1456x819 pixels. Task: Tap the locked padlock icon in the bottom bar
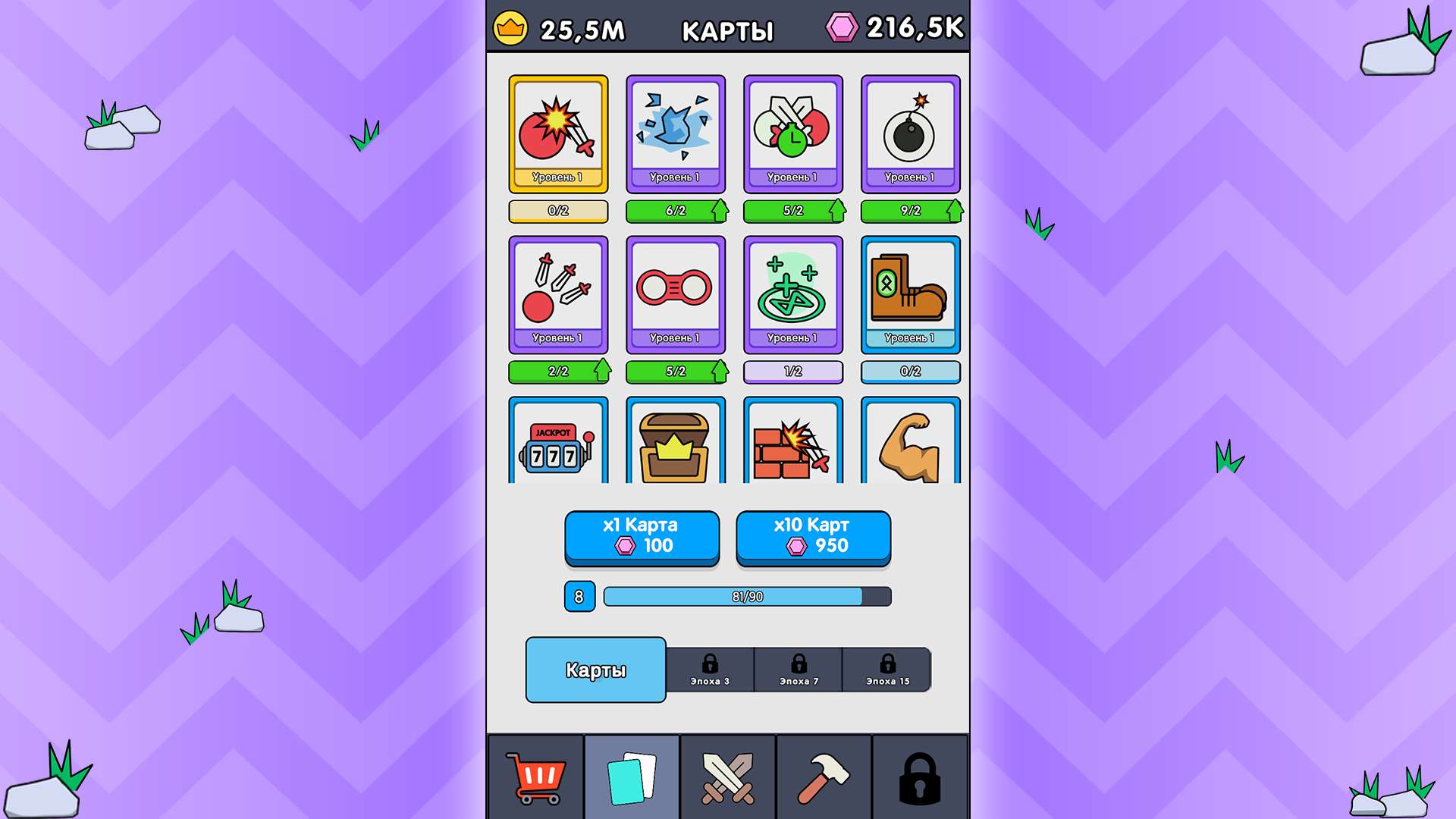point(919,777)
